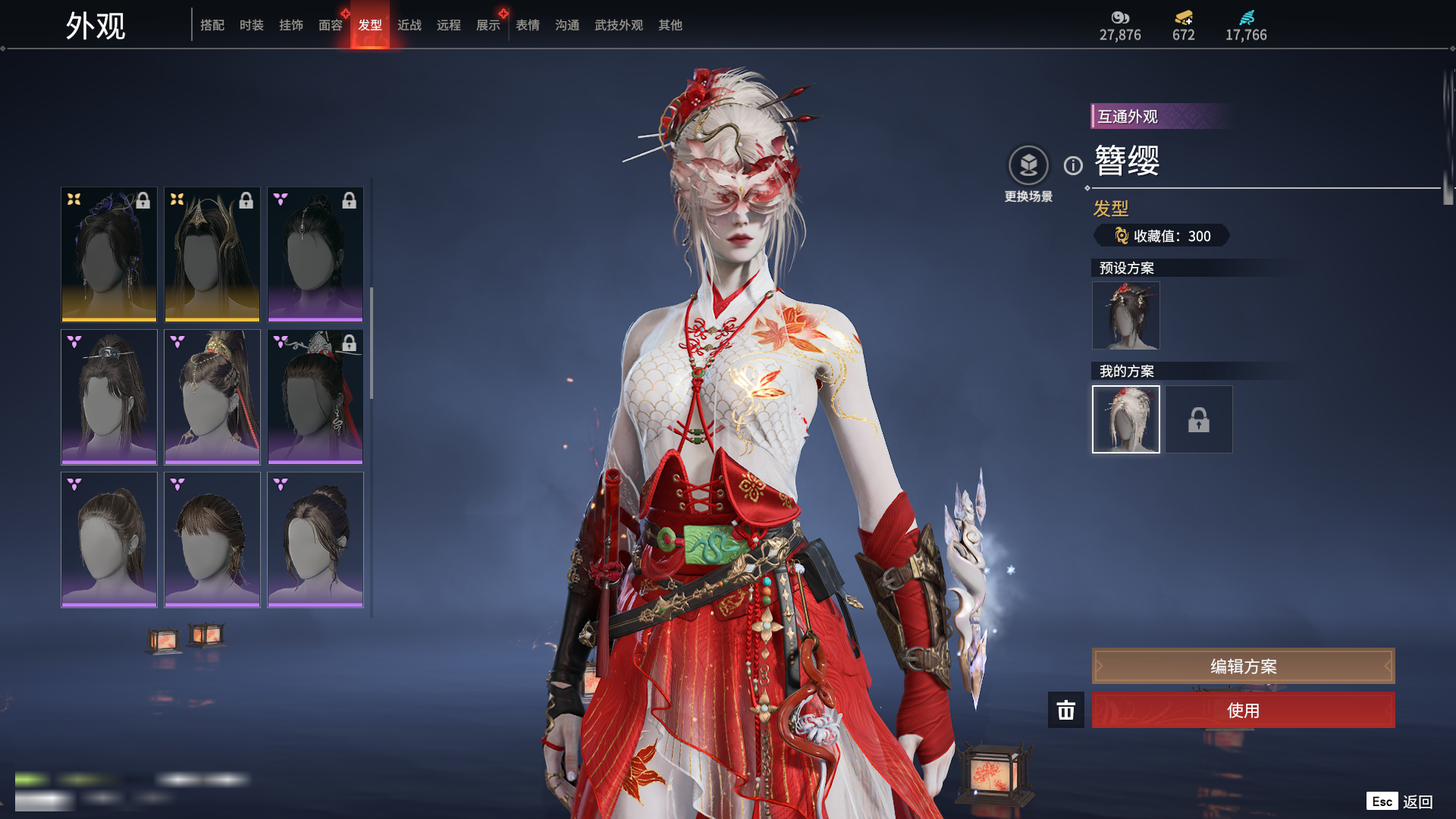Select the 挂饰 tab

click(291, 26)
